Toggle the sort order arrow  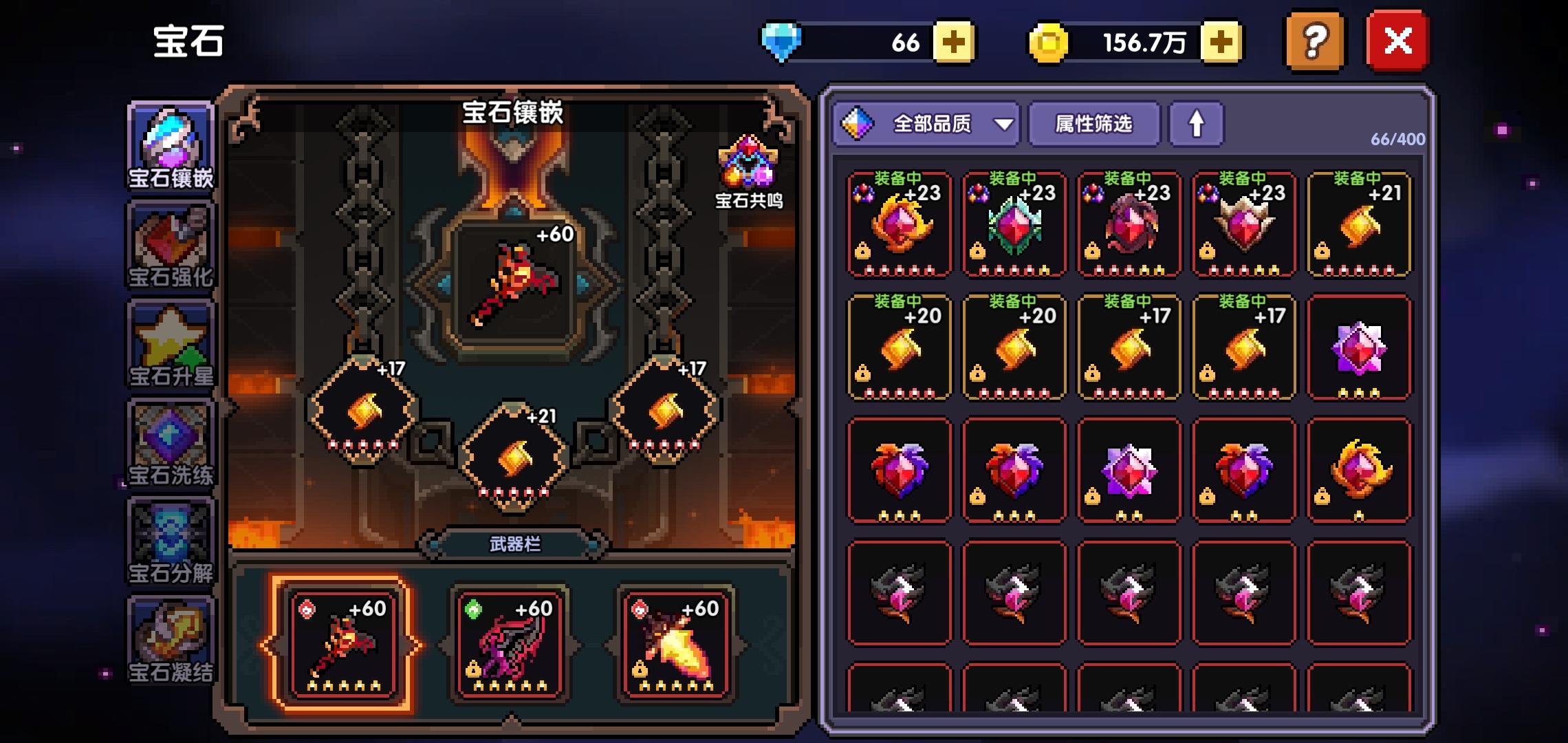[x=1197, y=125]
